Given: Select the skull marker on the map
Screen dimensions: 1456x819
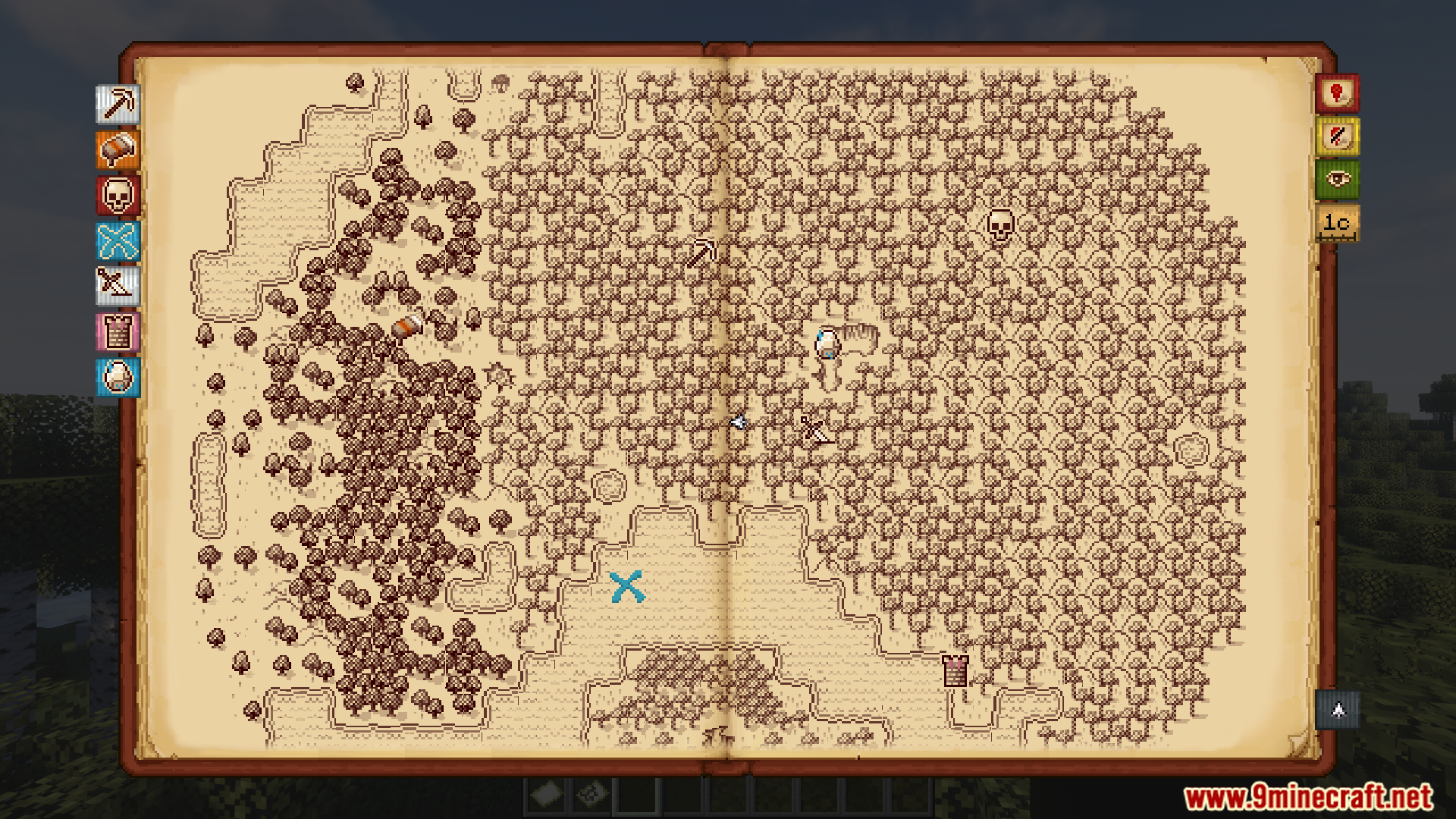Looking at the screenshot, I should [x=1000, y=226].
